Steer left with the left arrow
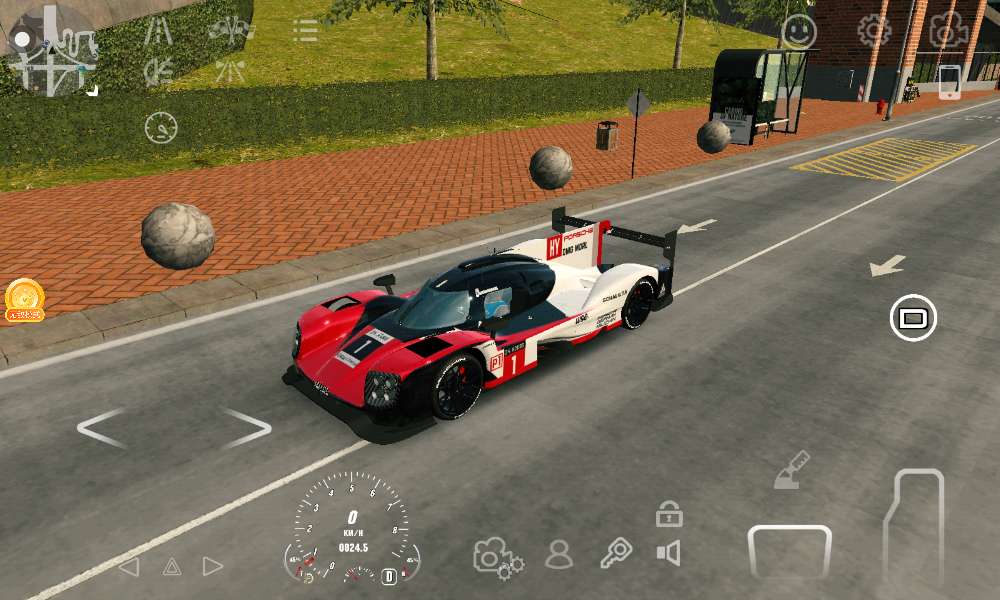 click(102, 428)
